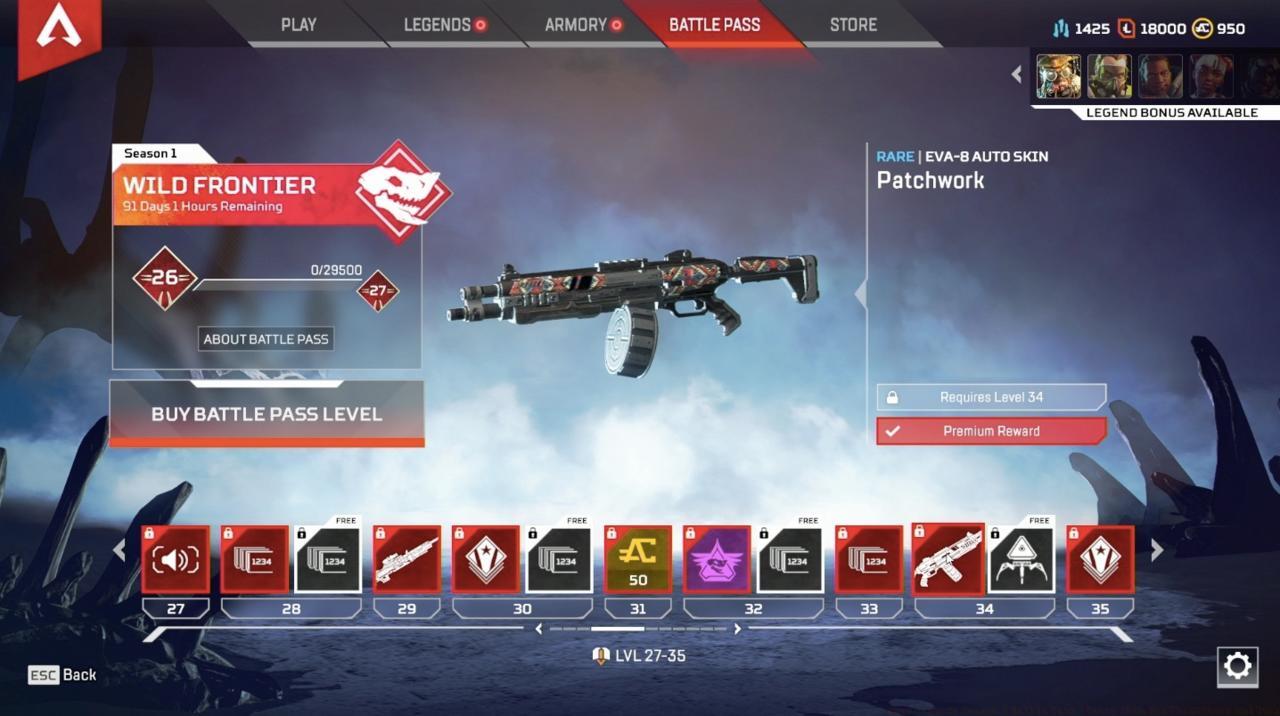
Task: Select the level 34 EVA-8 skin reward
Action: (947, 559)
